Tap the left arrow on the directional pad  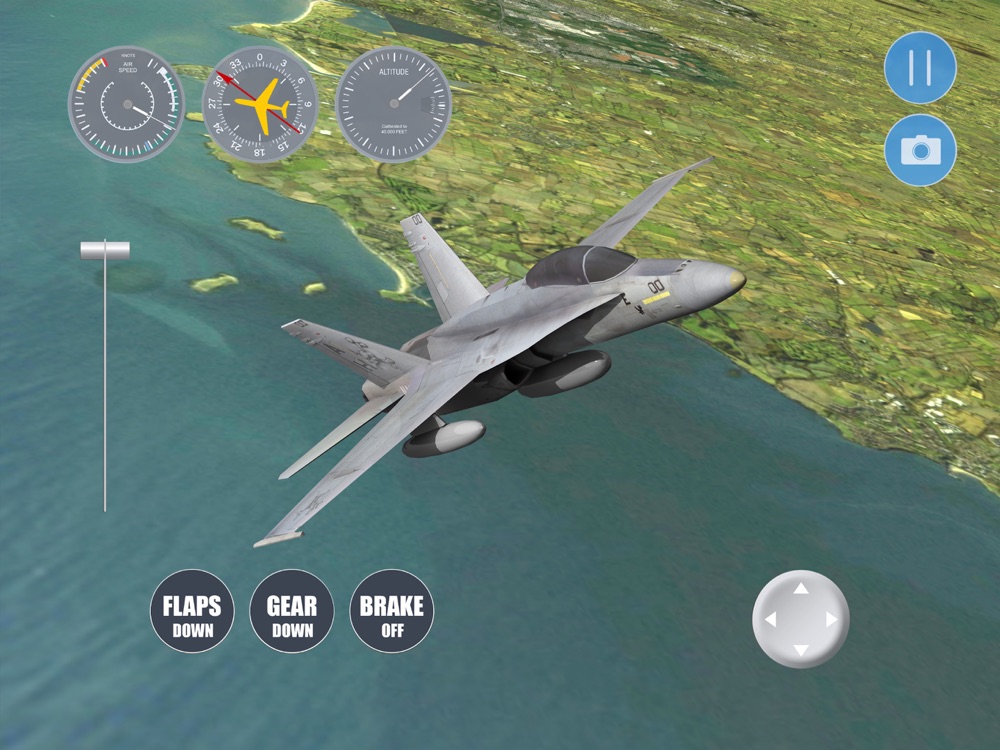coord(770,620)
